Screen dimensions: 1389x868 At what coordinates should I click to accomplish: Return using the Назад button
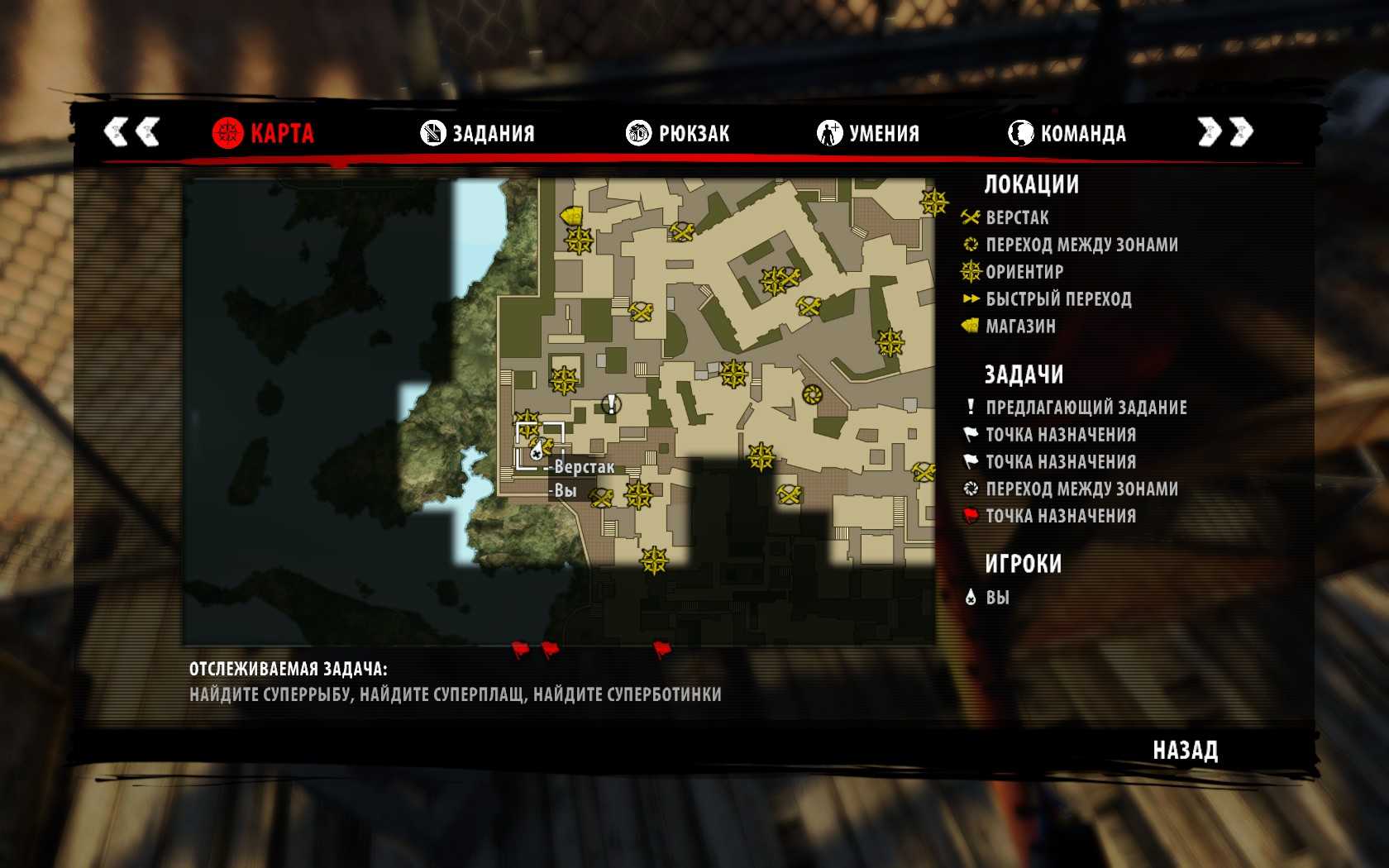click(1185, 751)
